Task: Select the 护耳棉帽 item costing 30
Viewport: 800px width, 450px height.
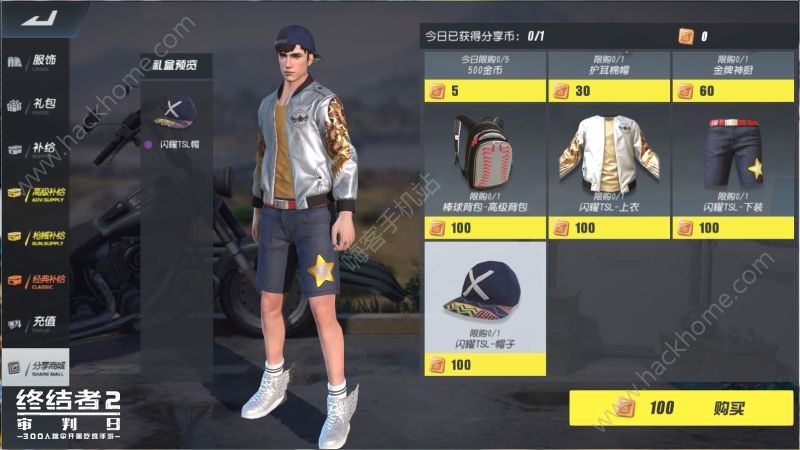Action: pyautogui.click(x=608, y=76)
